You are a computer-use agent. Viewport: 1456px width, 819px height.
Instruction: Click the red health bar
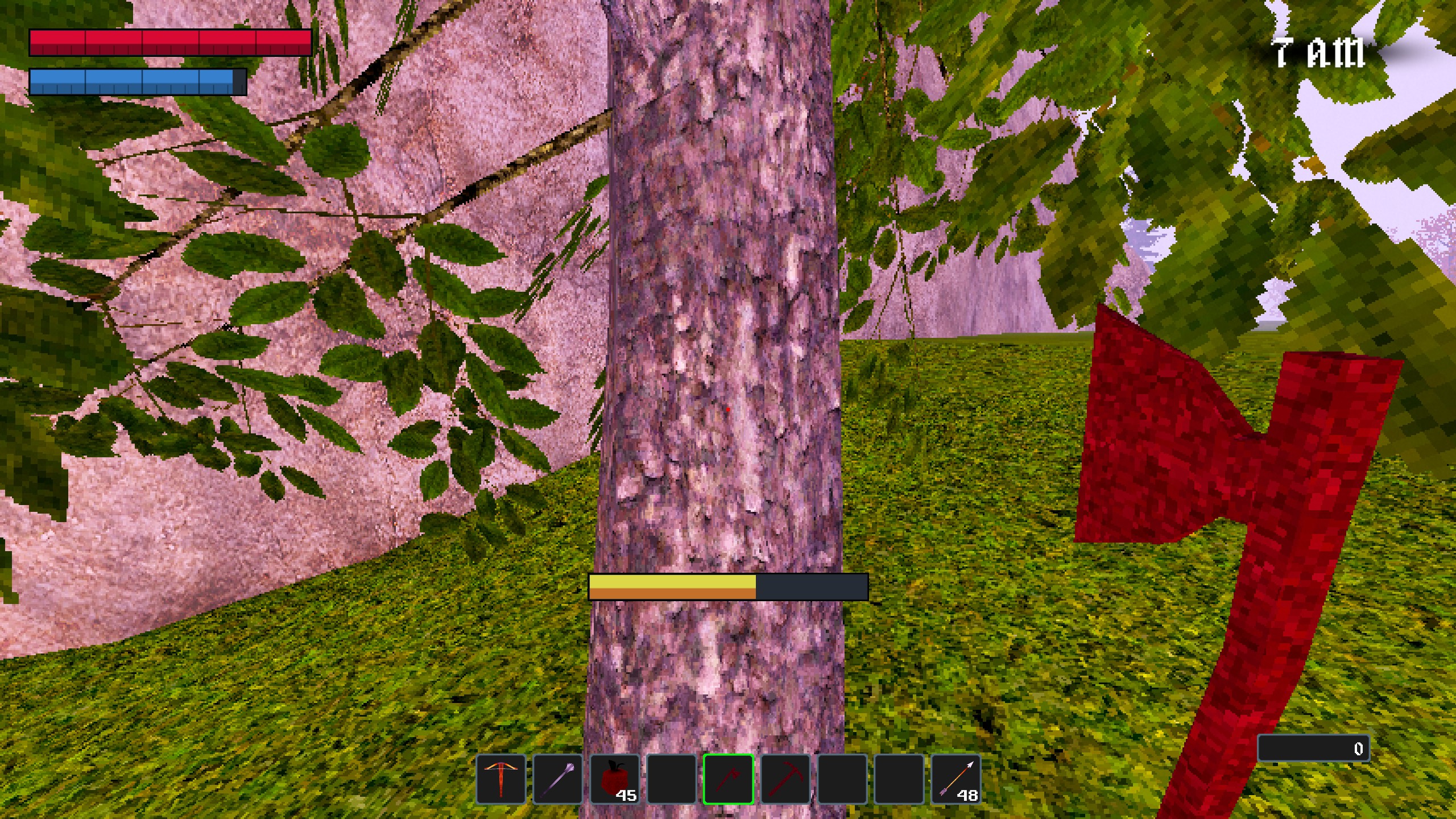[x=171, y=43]
